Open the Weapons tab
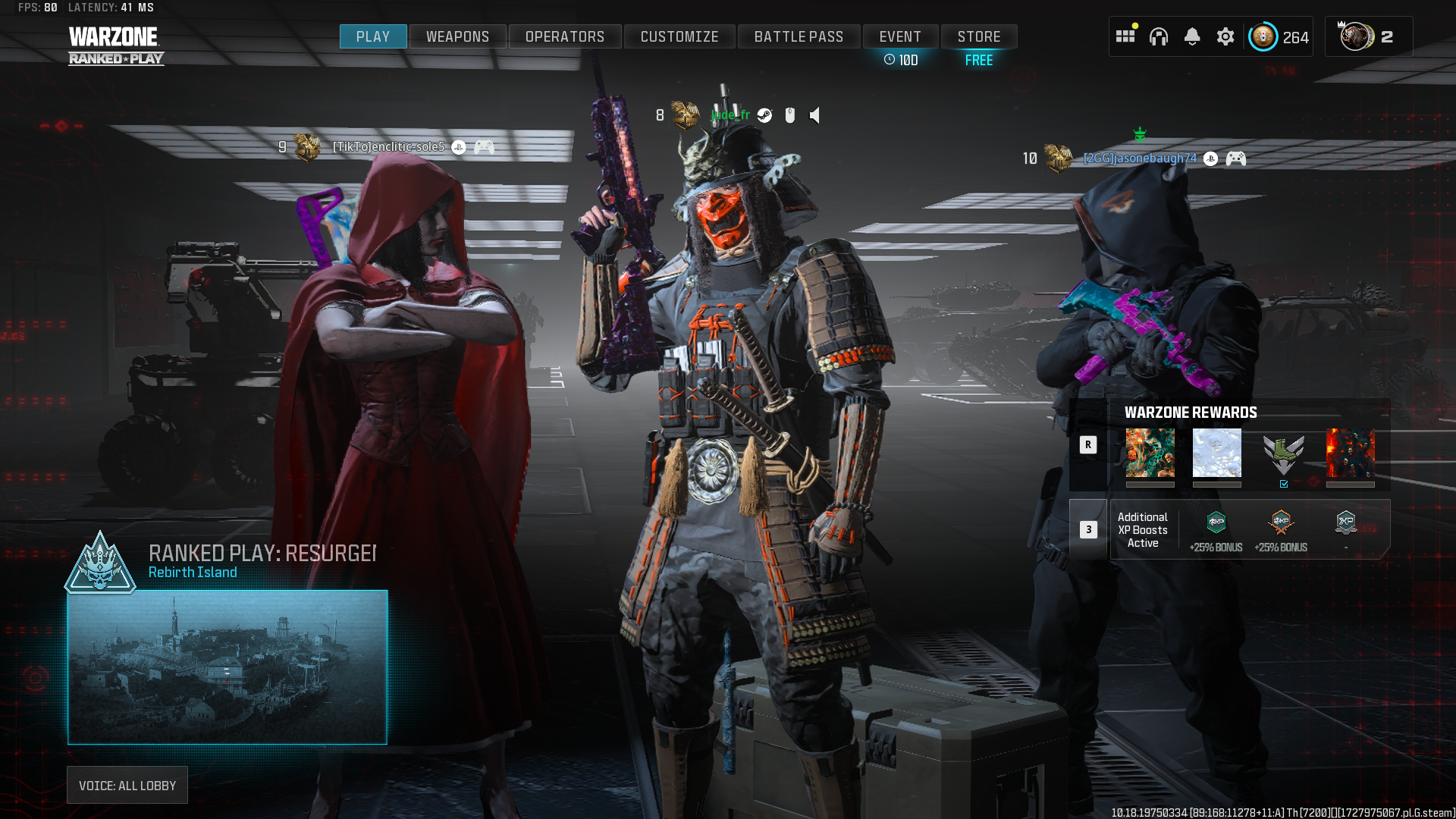 coord(457,36)
